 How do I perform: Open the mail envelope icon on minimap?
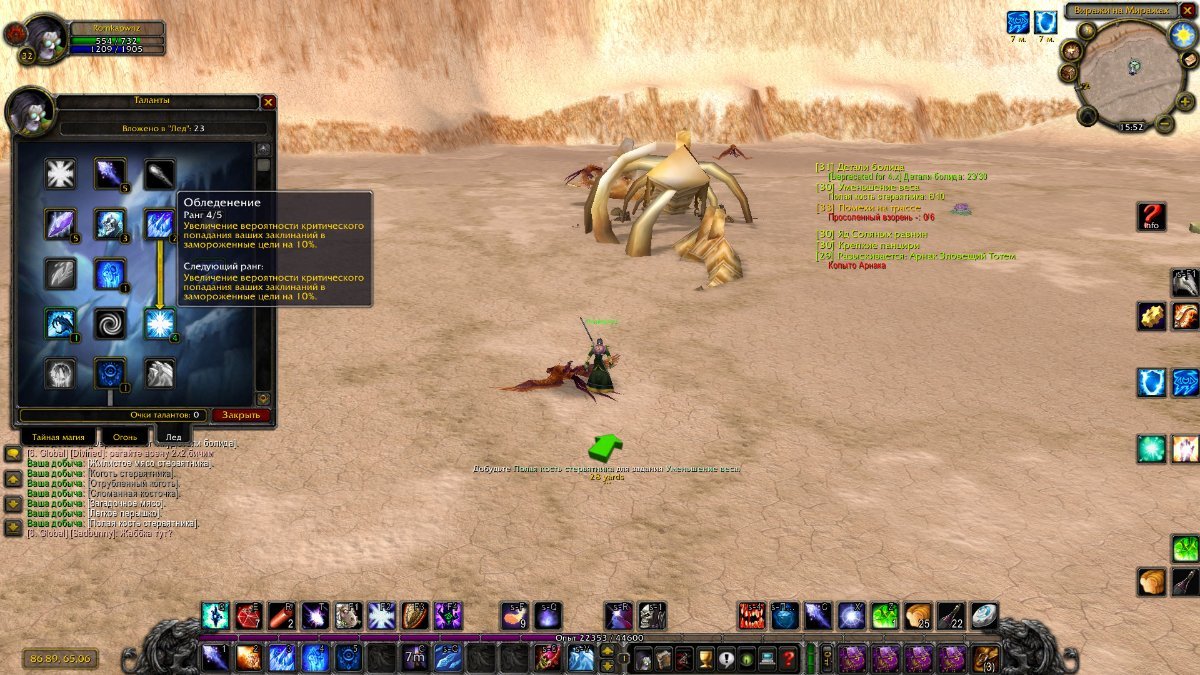click(1190, 60)
